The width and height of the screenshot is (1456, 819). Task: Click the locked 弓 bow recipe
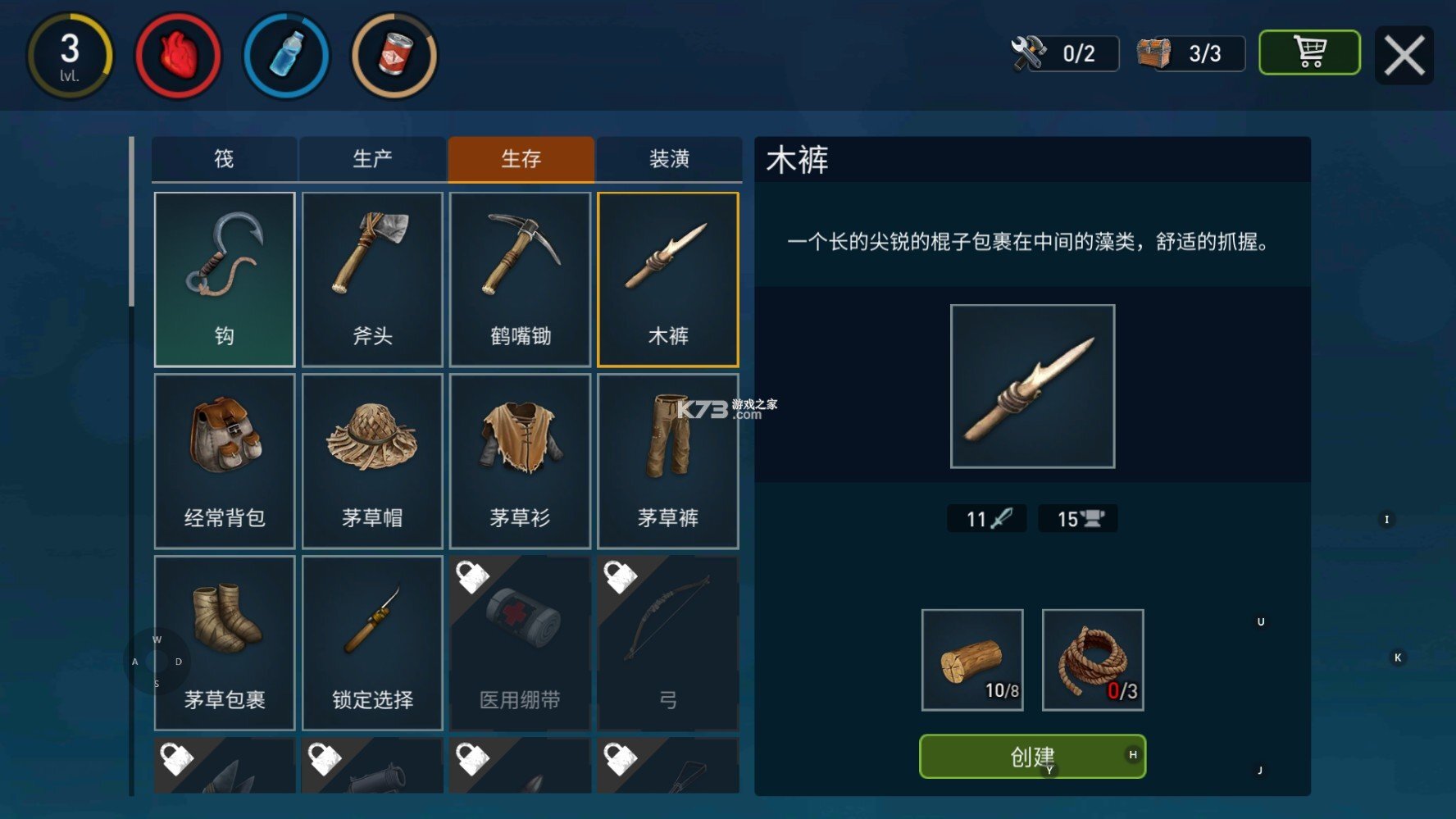click(x=669, y=638)
